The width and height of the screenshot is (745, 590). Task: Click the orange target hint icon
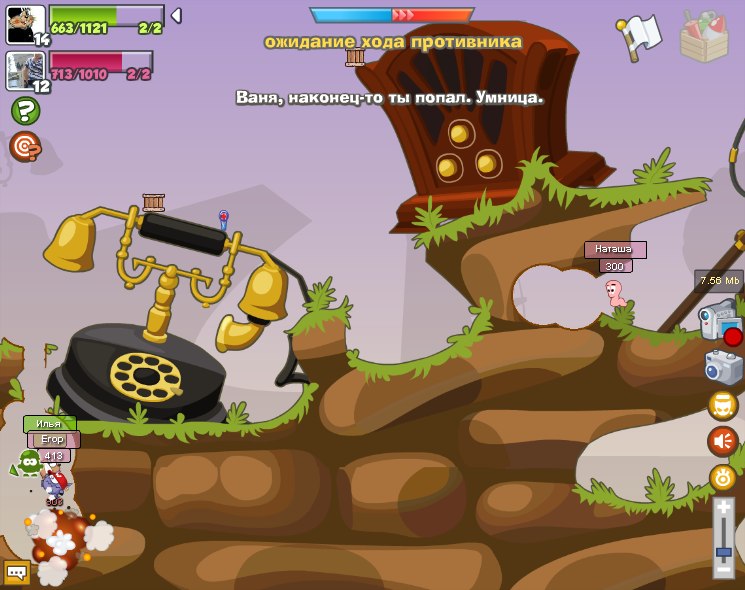point(25,146)
